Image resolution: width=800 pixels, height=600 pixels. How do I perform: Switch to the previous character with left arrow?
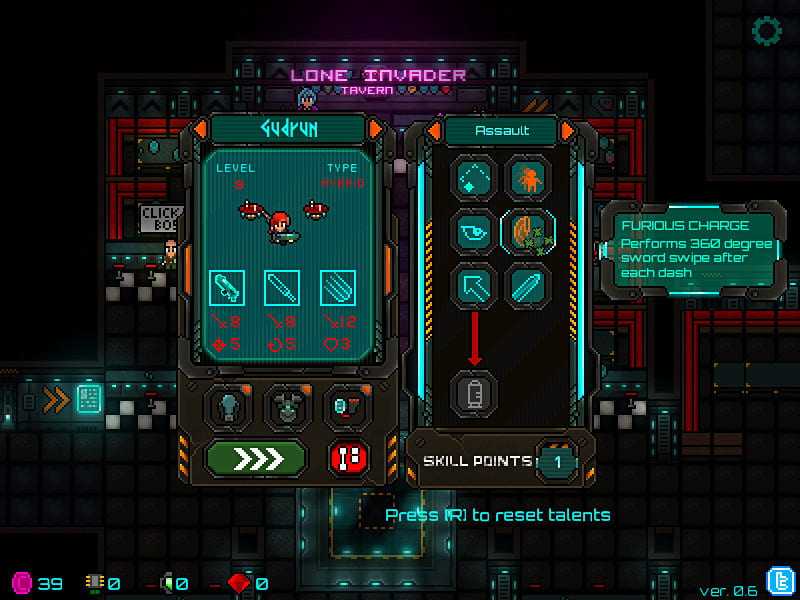pyautogui.click(x=201, y=129)
